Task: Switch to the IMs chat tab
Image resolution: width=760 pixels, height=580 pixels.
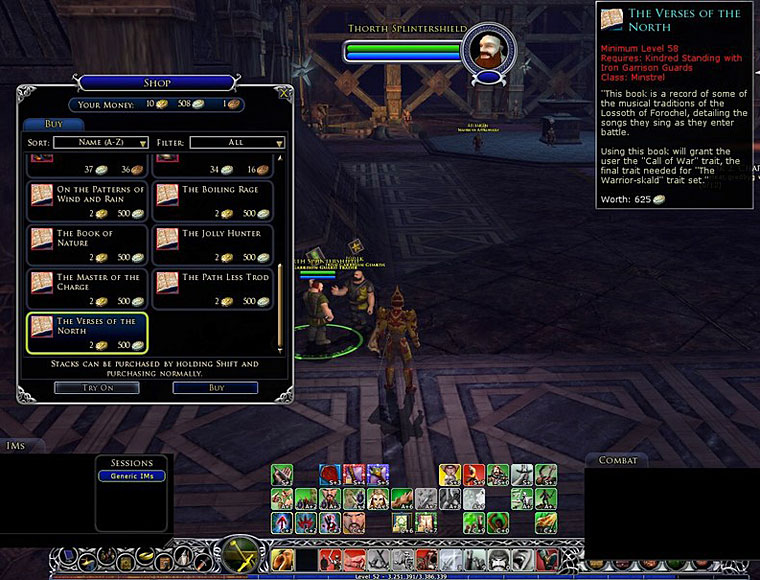Action: click(16, 446)
